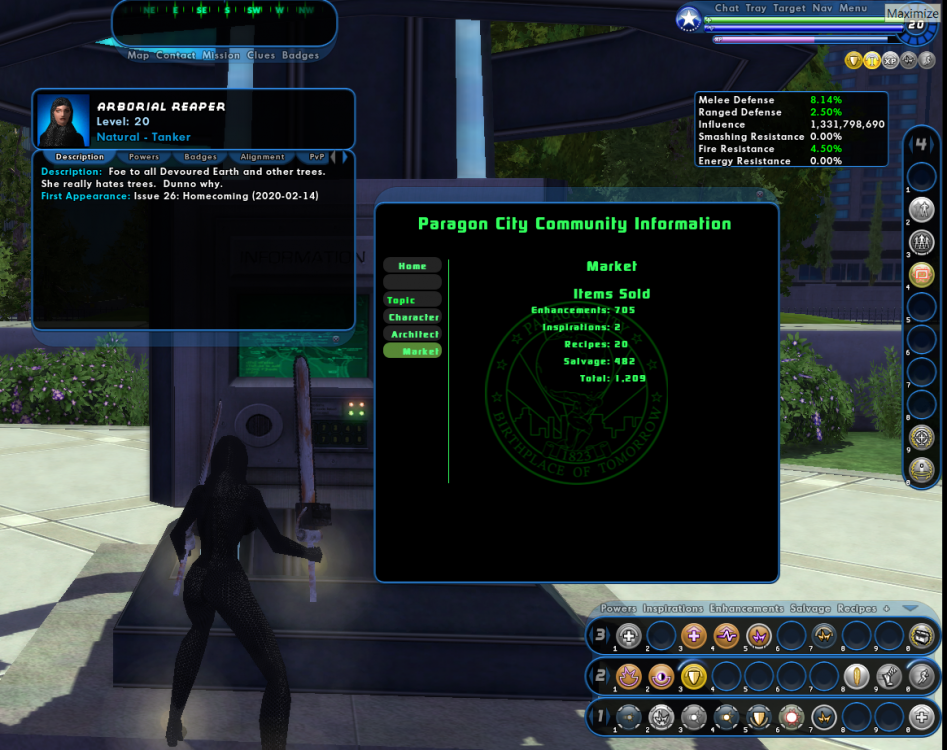Open the Map from the compass bar

[138, 56]
